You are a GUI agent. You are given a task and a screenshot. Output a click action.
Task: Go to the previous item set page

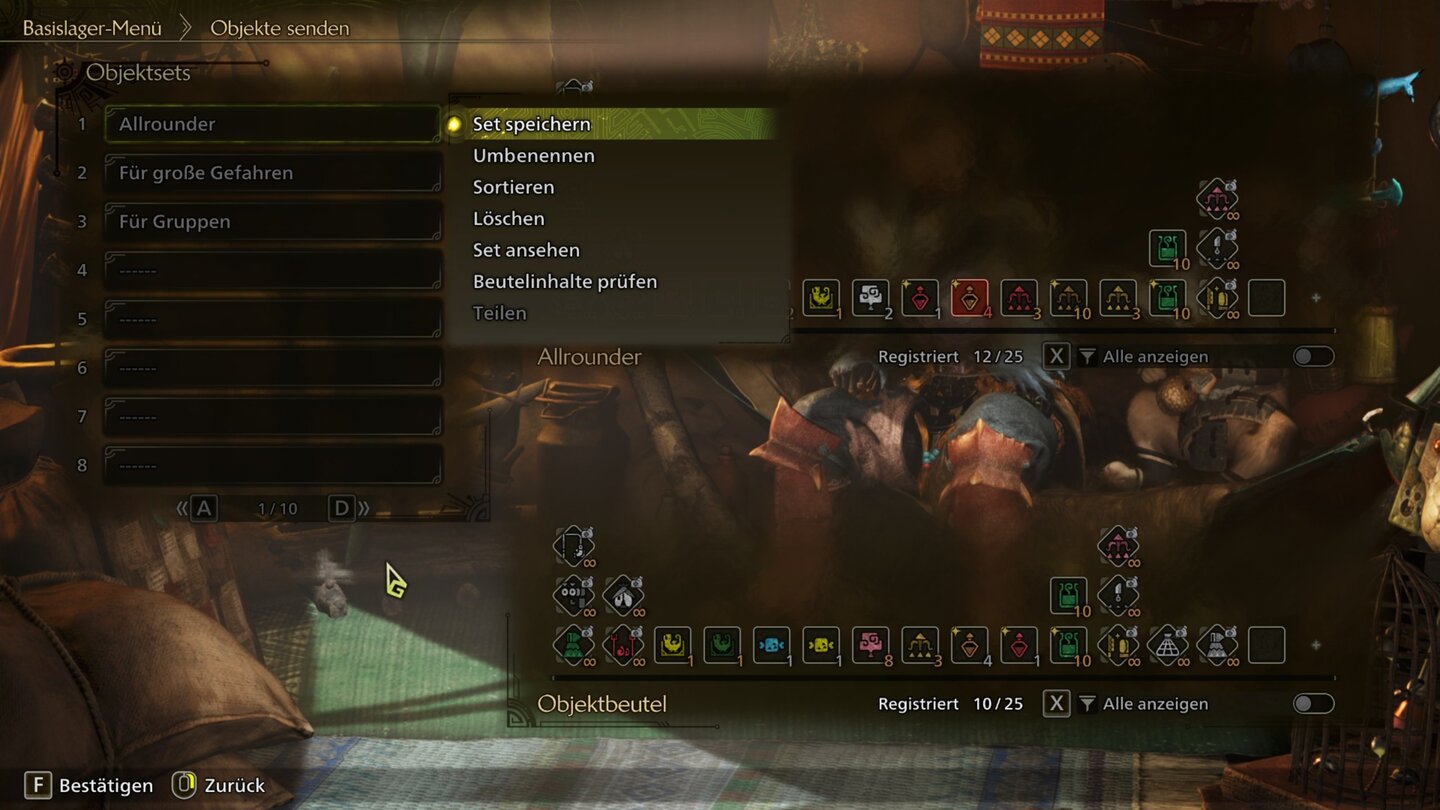pyautogui.click(x=203, y=509)
